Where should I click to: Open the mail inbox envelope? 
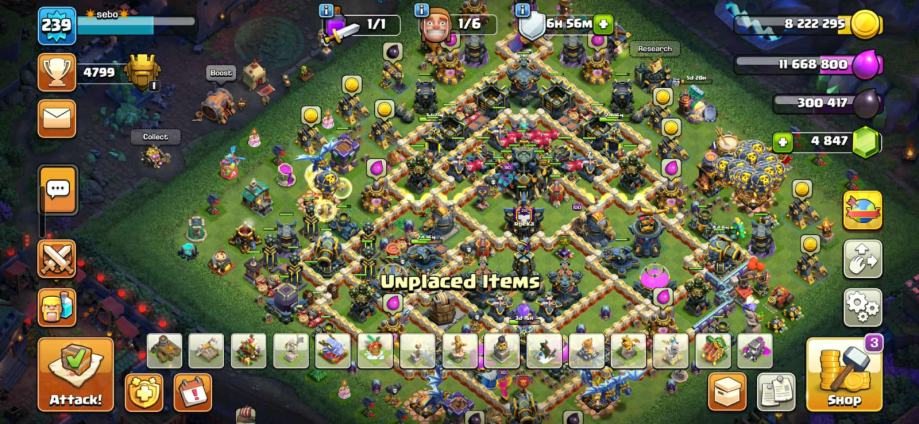point(57,118)
